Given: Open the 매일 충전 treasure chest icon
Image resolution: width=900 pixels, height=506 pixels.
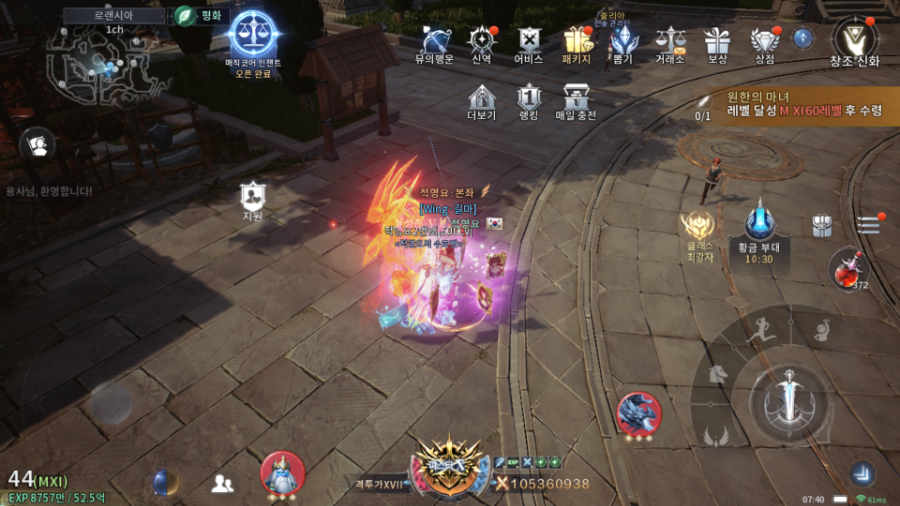Looking at the screenshot, I should click(576, 98).
